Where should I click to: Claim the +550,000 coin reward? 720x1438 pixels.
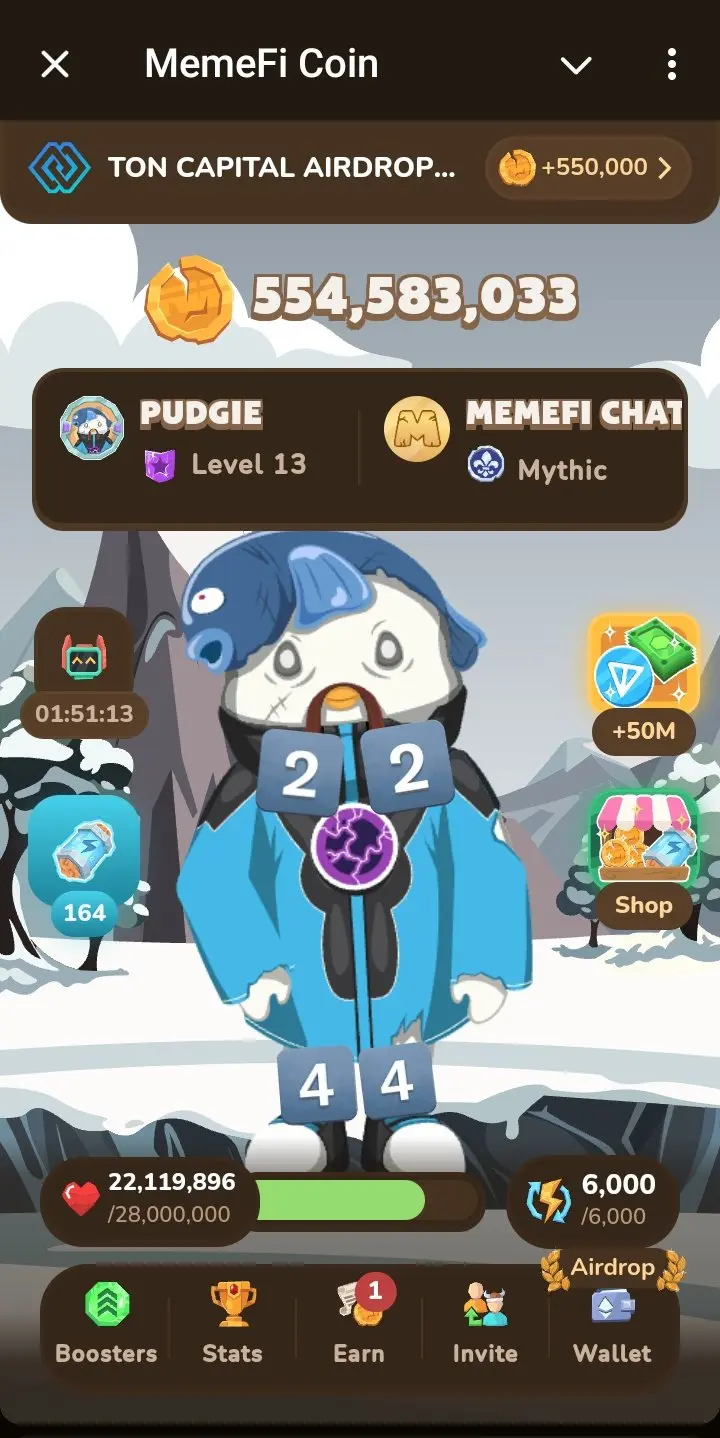pos(588,168)
